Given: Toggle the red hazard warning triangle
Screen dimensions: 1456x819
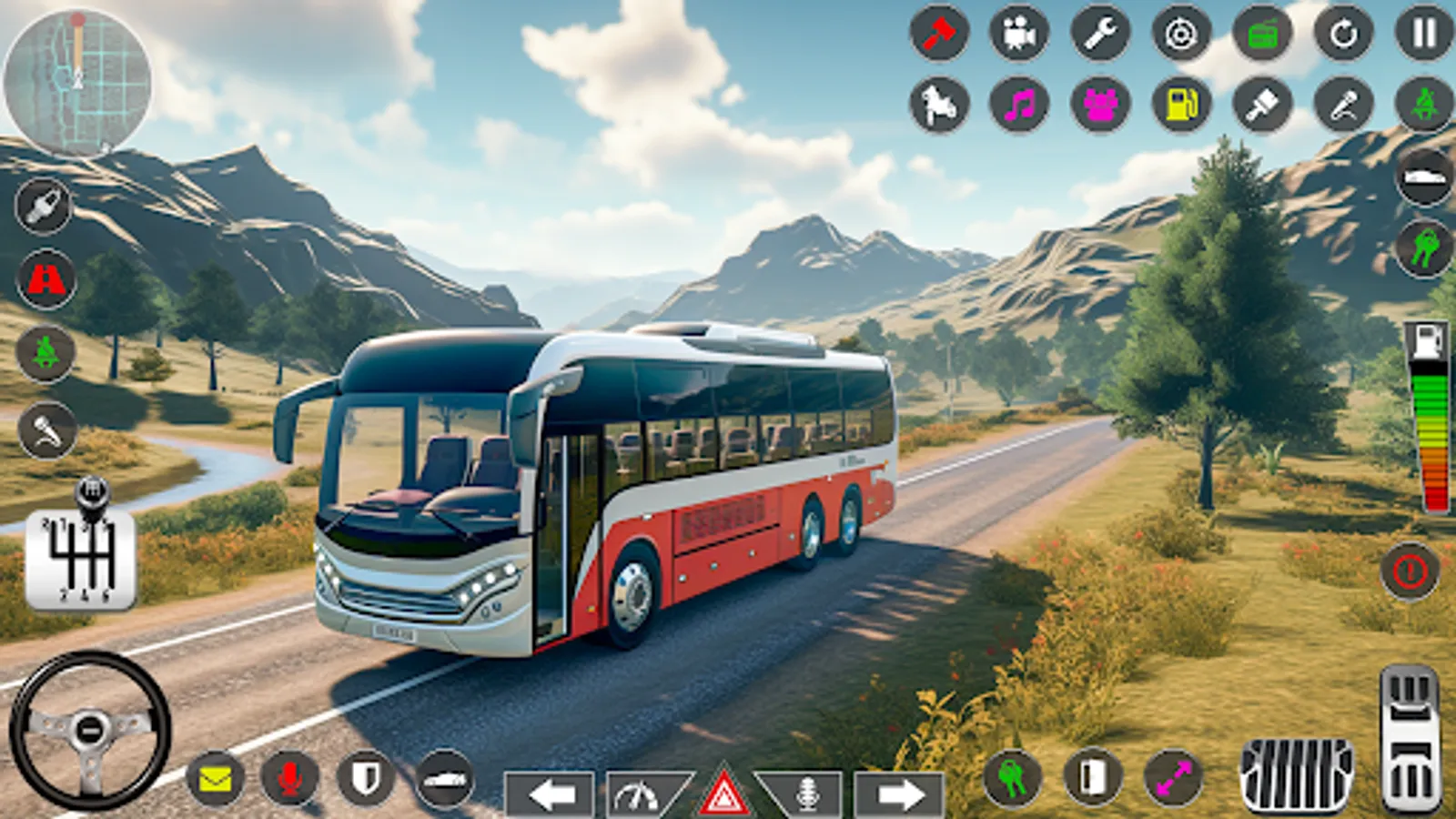Looking at the screenshot, I should click(724, 793).
